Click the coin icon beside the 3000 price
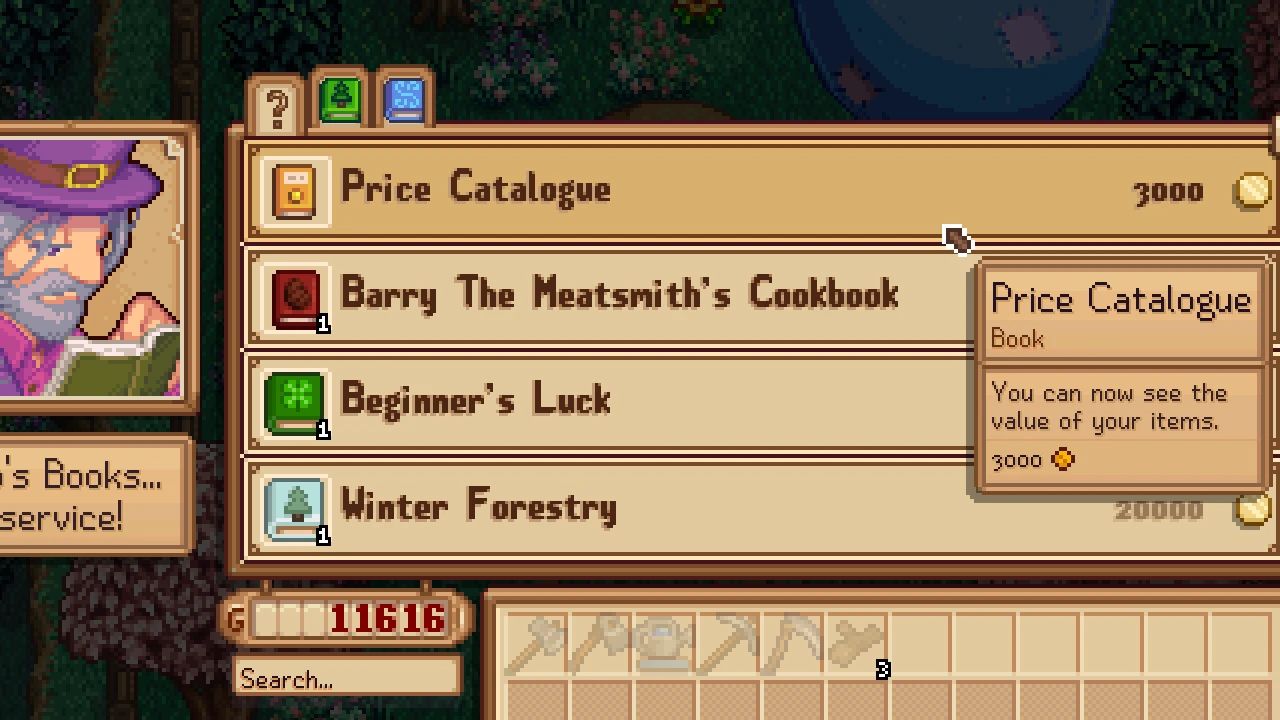Screen dimensions: 1280x720 [x=1251, y=190]
